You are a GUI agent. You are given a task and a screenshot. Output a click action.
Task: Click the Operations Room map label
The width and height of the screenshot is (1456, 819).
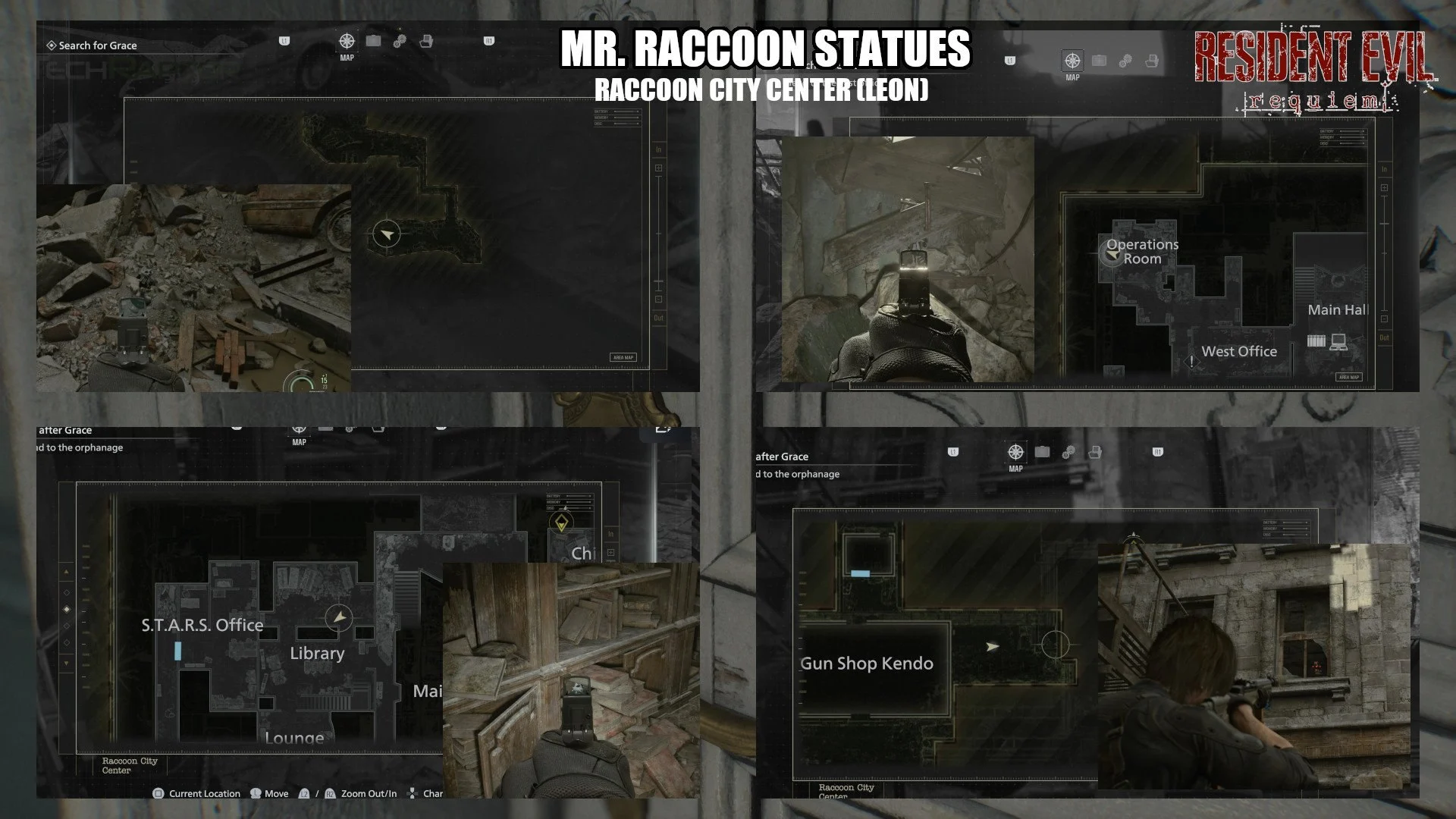point(1142,251)
